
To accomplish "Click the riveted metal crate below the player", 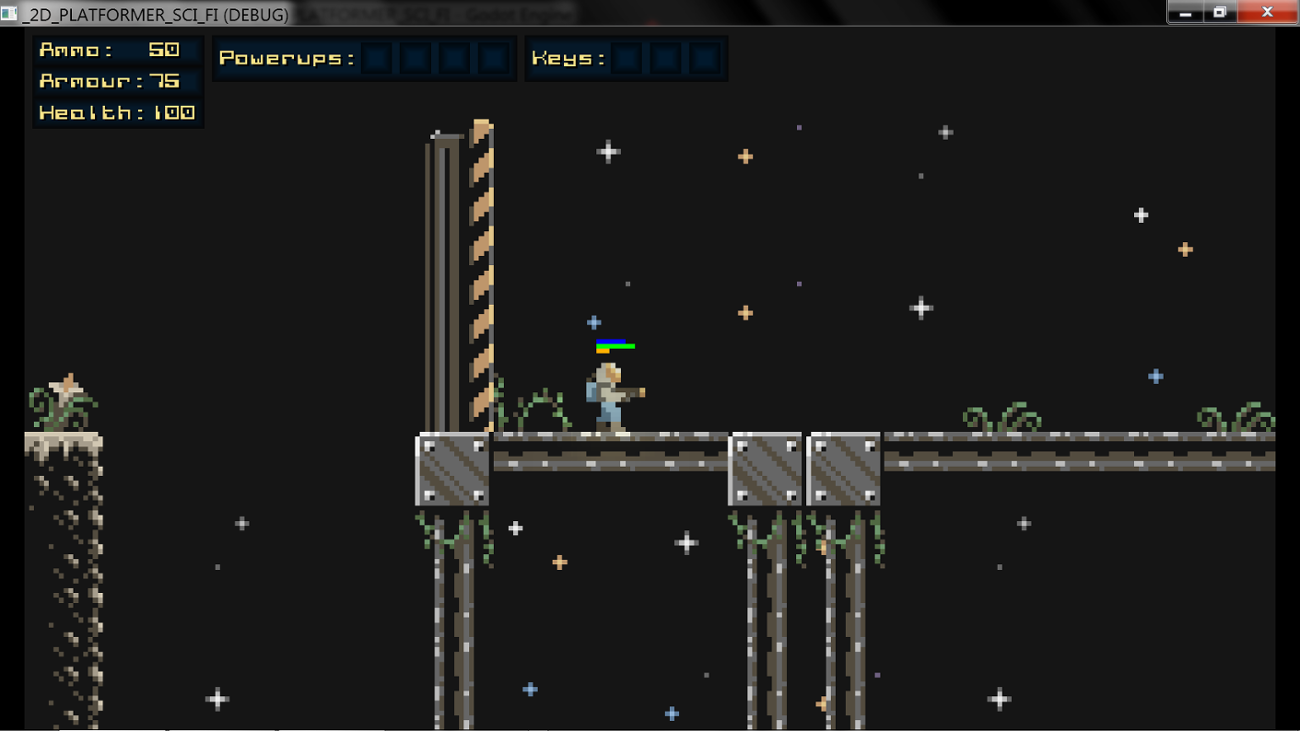I will [x=452, y=467].
